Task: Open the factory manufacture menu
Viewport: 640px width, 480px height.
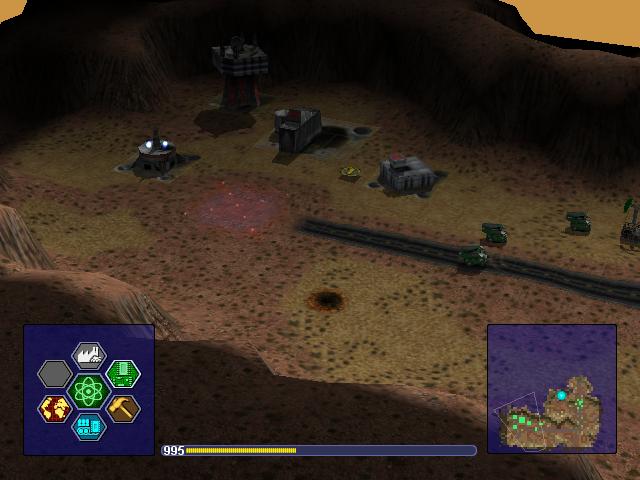Action: (89, 355)
